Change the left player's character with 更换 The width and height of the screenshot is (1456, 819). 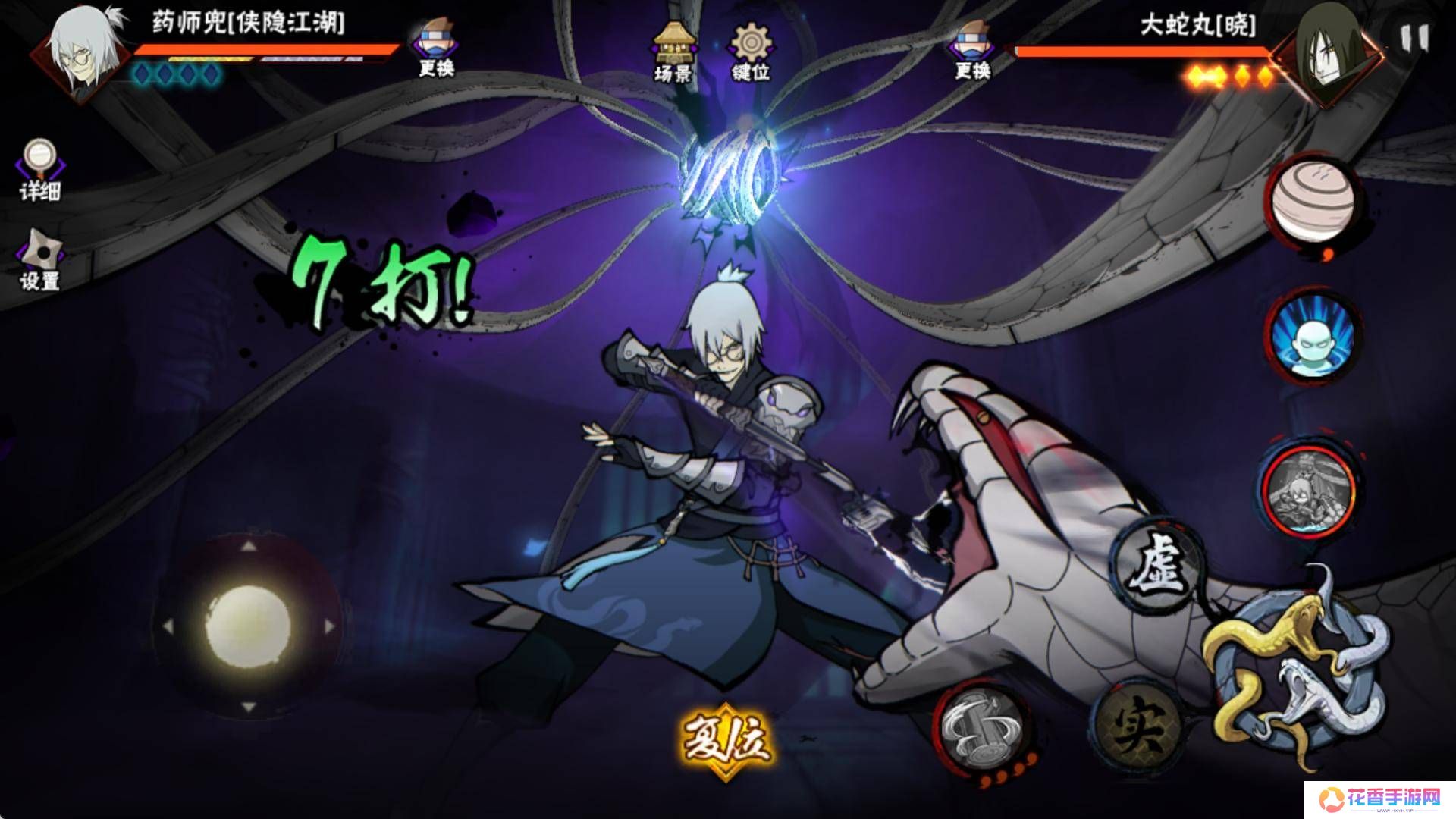[x=437, y=49]
